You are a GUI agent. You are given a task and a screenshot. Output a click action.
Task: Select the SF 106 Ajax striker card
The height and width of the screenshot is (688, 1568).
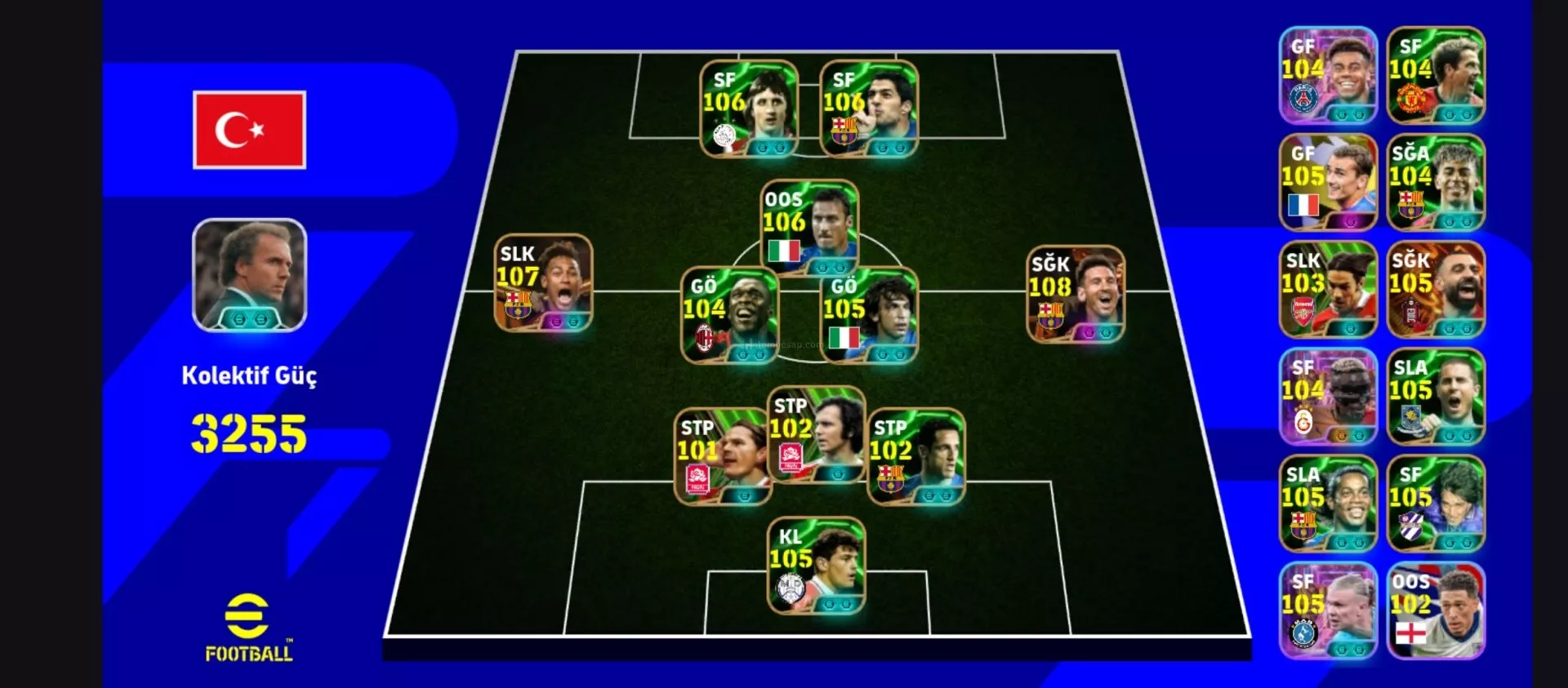point(749,109)
